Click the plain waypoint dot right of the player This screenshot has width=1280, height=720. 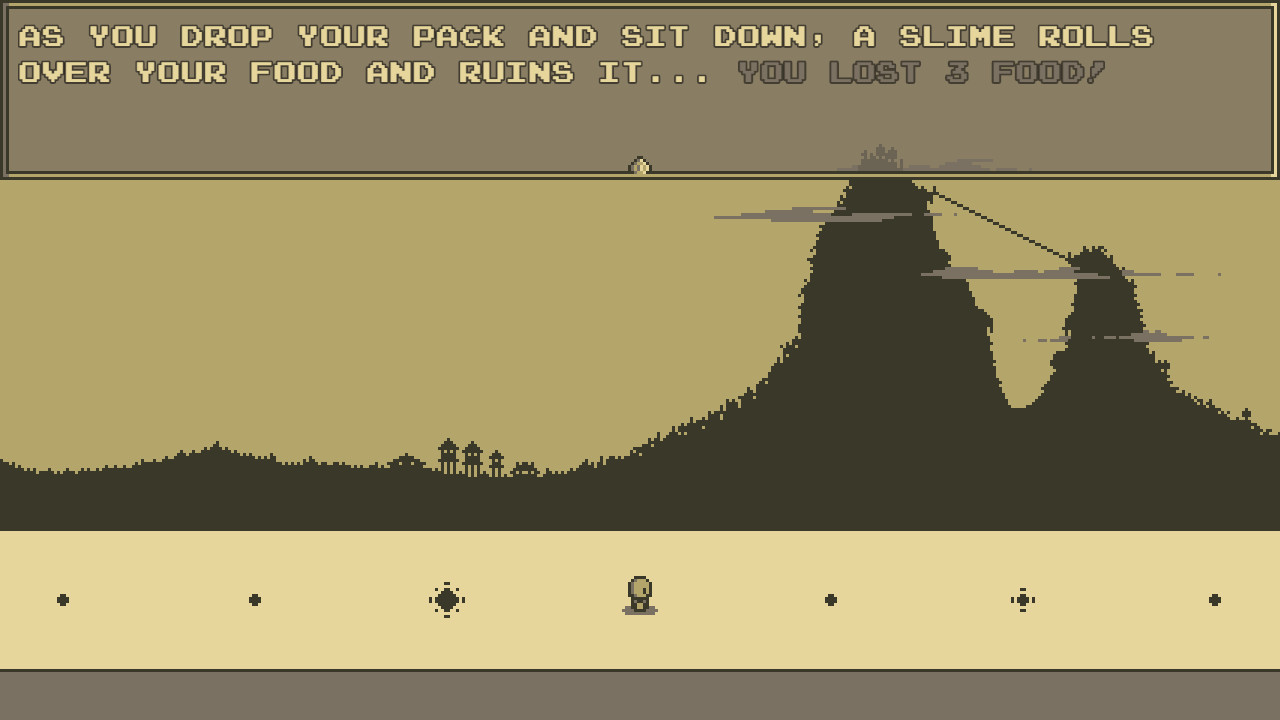831,599
